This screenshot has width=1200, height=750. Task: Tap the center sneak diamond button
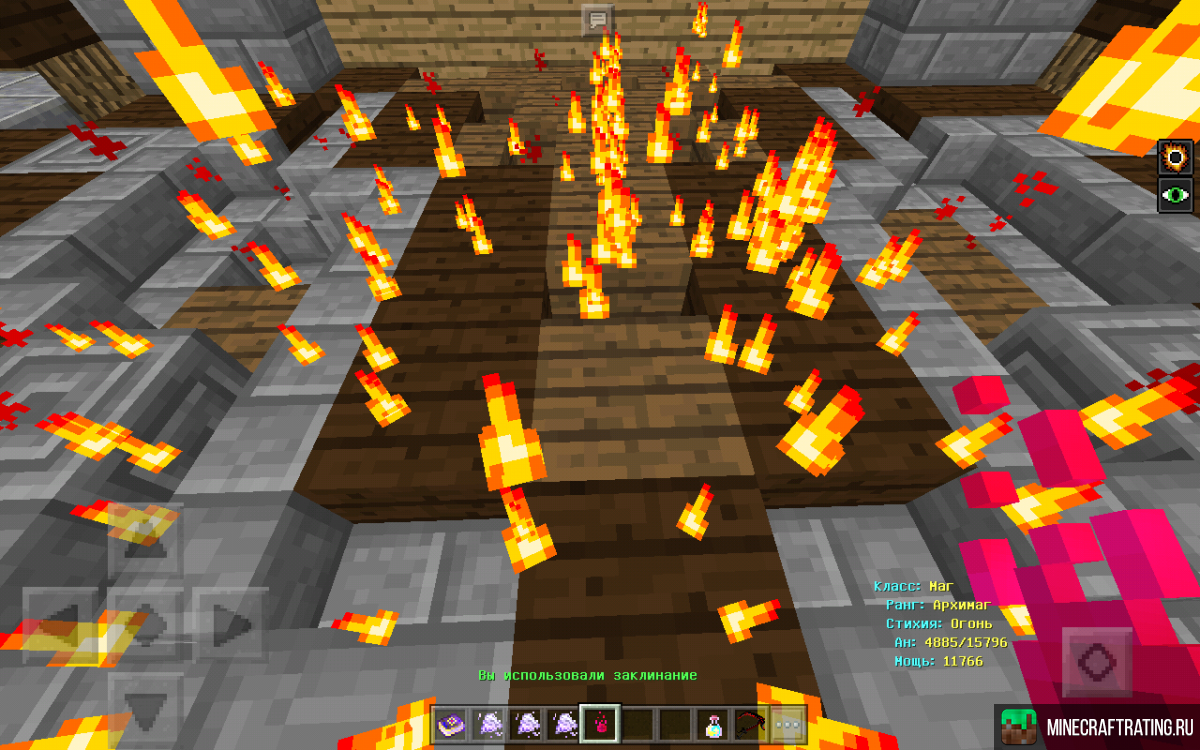tap(145, 625)
